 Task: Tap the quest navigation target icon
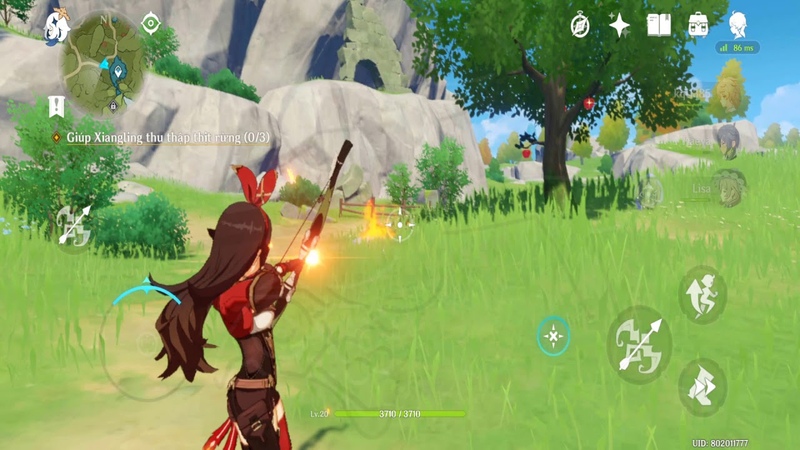pos(151,23)
